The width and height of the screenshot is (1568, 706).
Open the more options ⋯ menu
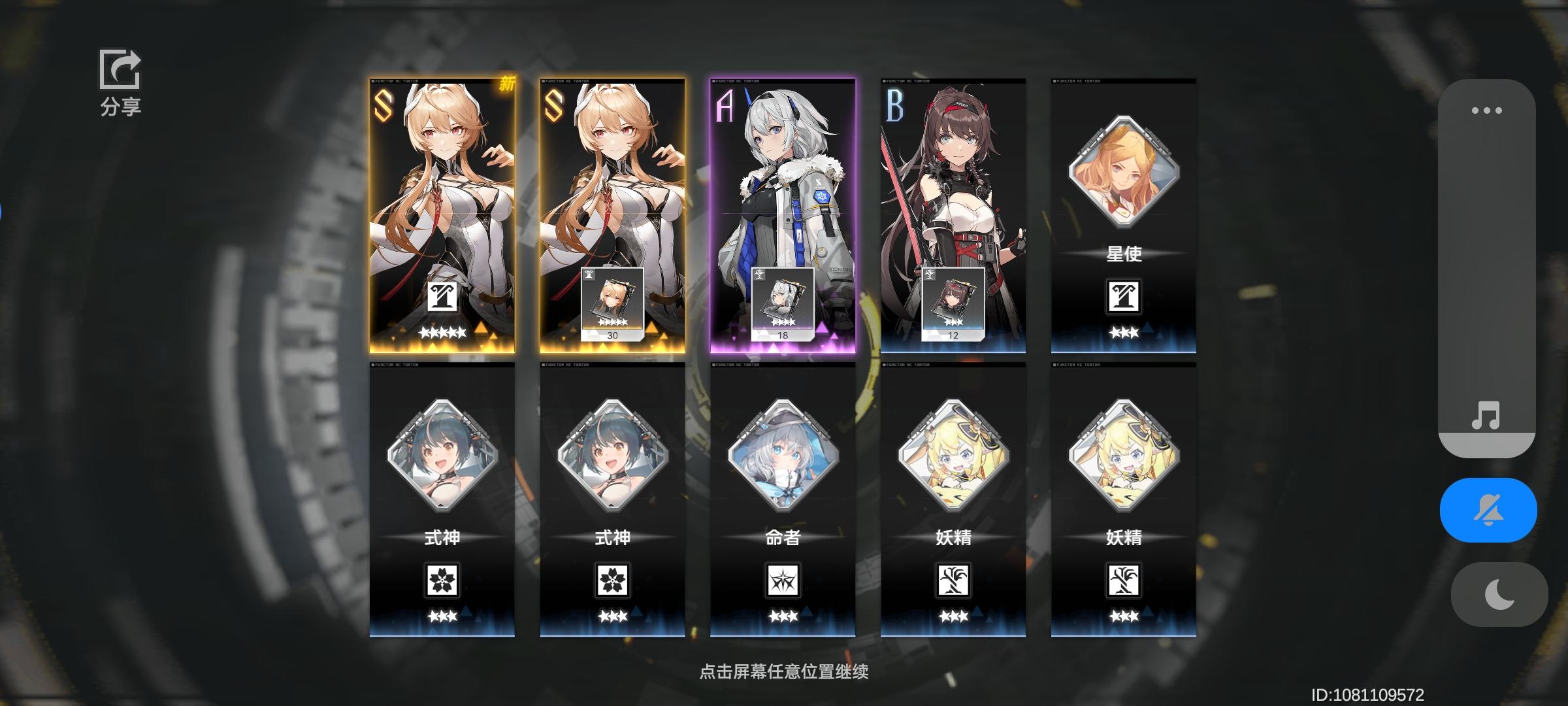click(1488, 110)
